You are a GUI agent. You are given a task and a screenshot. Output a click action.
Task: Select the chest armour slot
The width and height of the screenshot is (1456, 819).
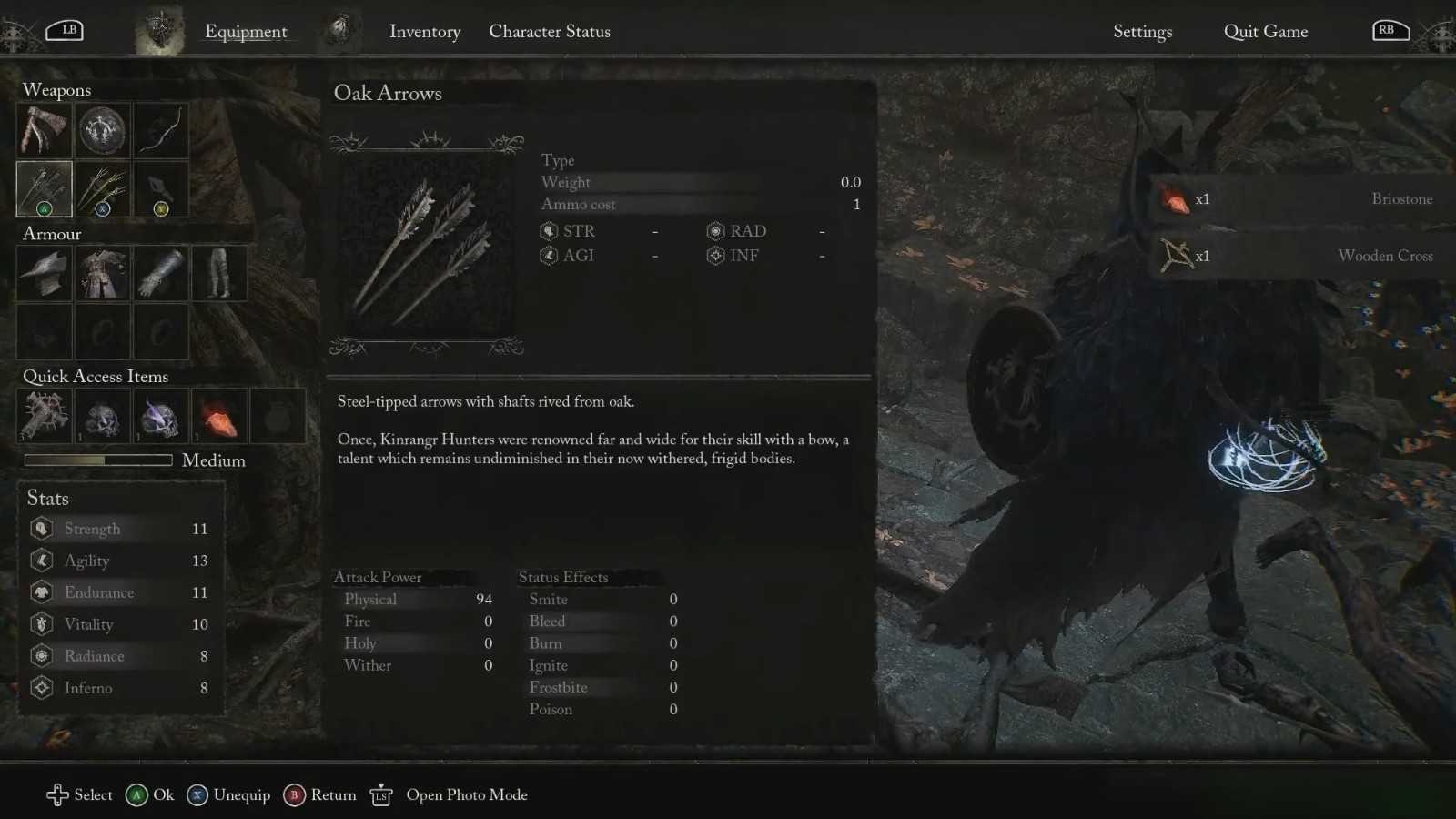pos(102,273)
